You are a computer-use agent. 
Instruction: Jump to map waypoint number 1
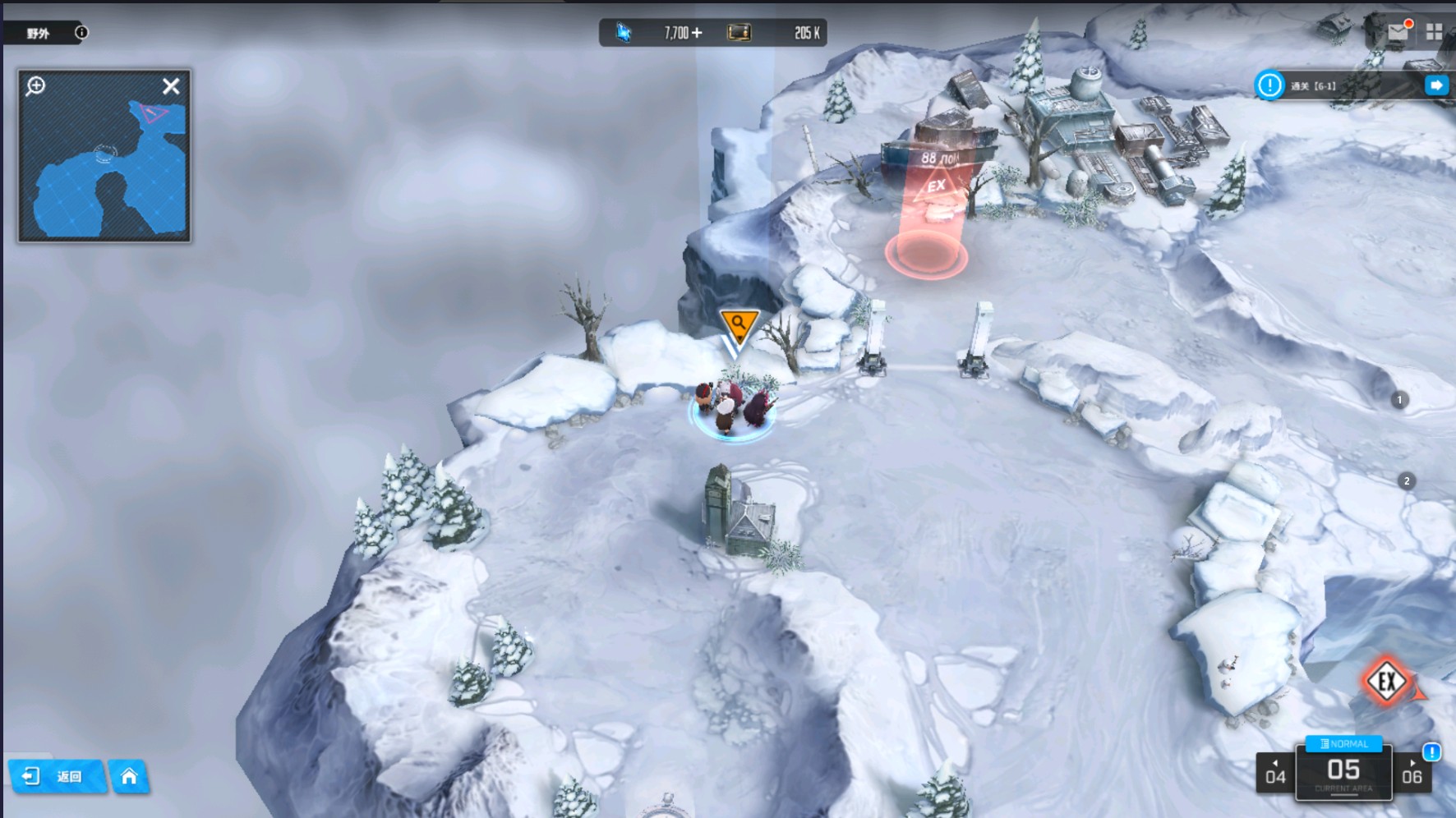click(1399, 400)
